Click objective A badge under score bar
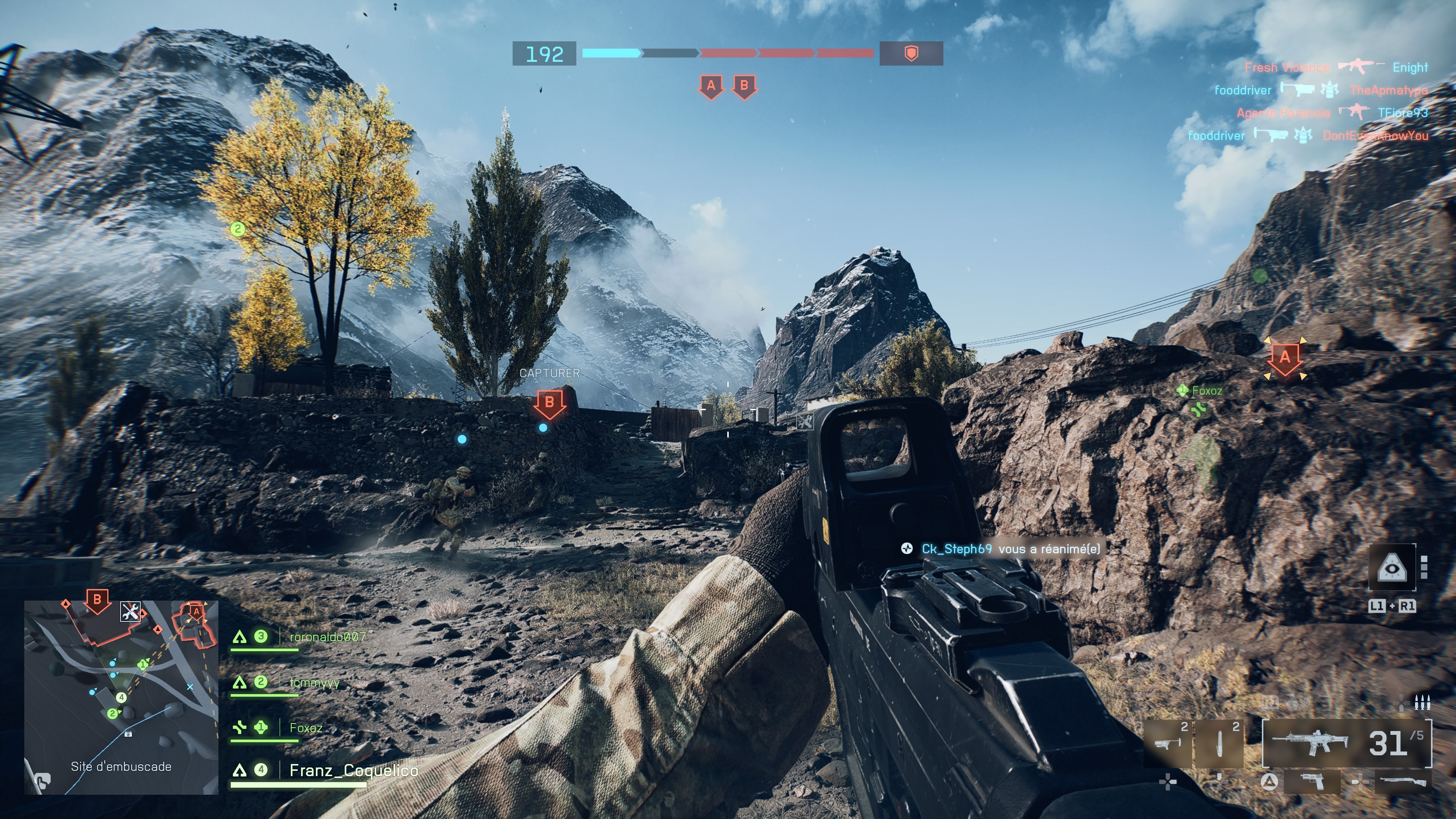The width and height of the screenshot is (1456, 819). 711,87
